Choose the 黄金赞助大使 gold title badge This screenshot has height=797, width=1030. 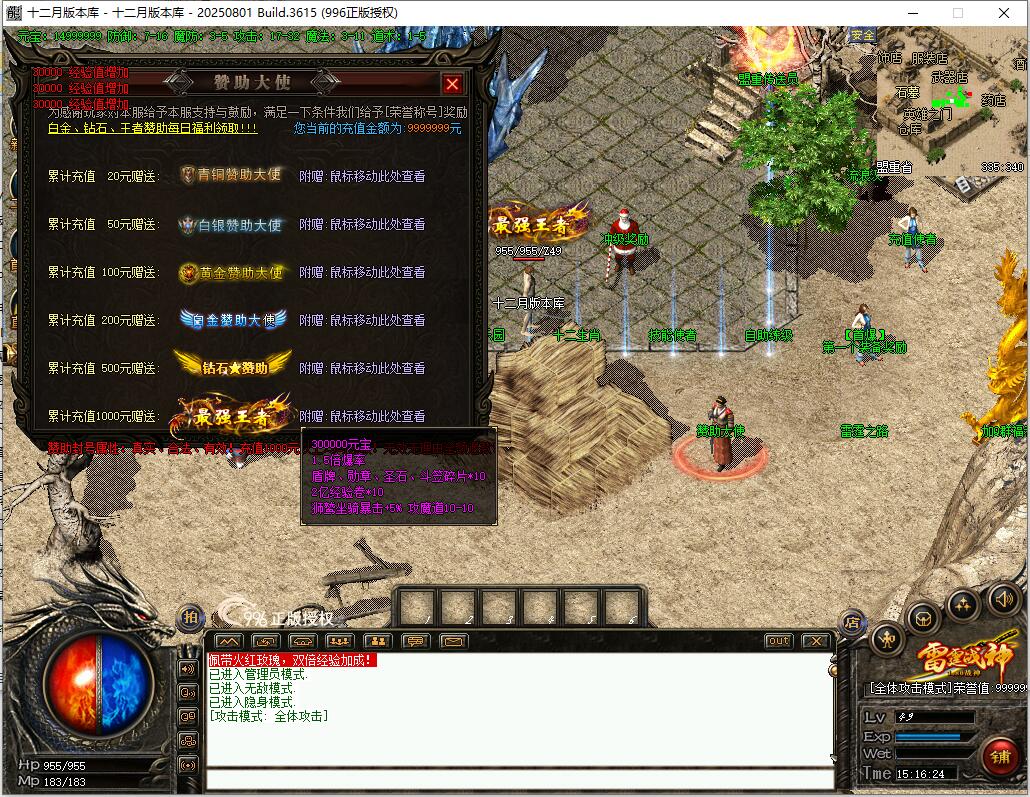(231, 272)
